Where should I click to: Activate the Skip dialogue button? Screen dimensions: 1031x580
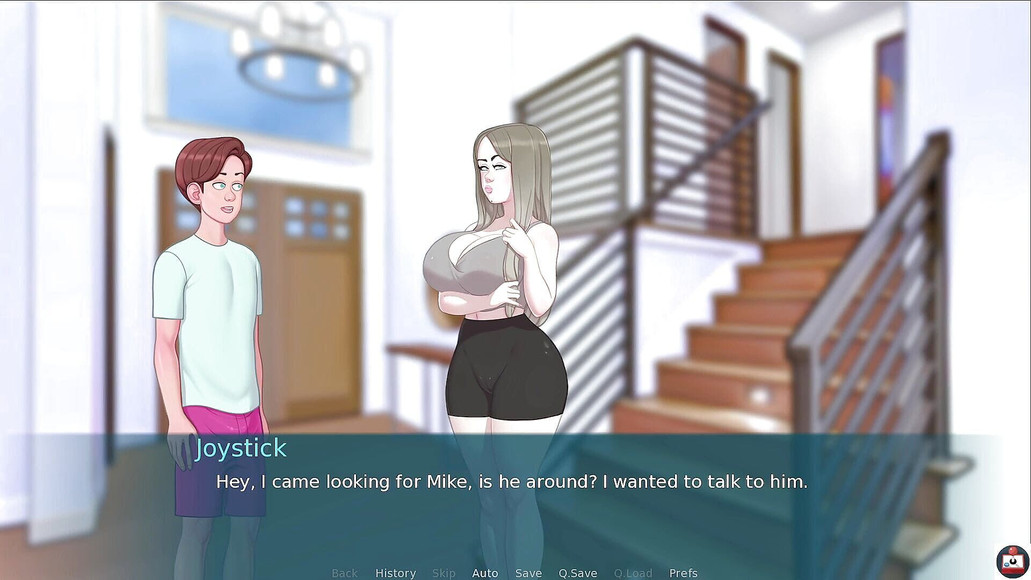pyautogui.click(x=443, y=573)
